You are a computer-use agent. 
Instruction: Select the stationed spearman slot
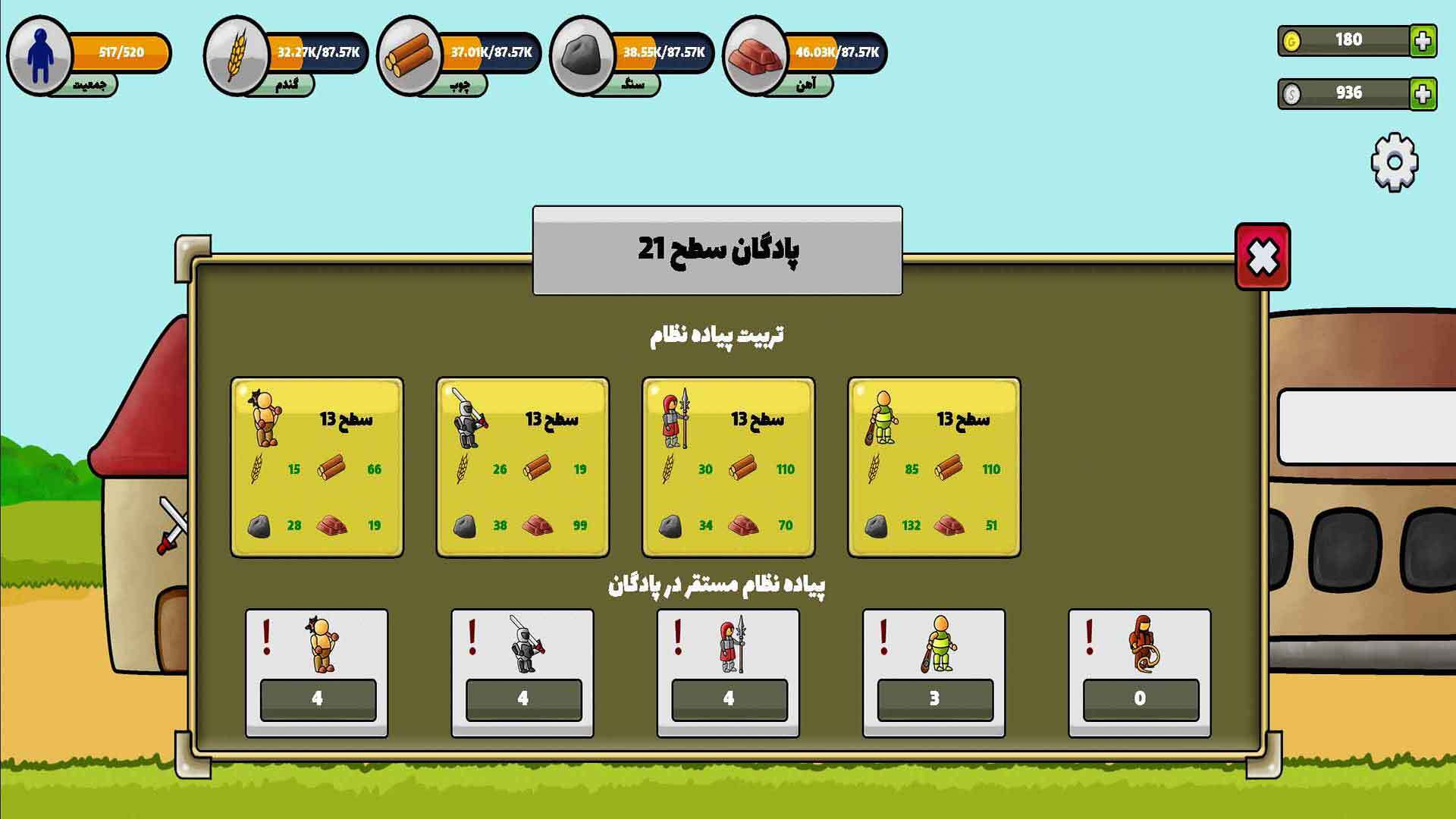click(x=728, y=673)
